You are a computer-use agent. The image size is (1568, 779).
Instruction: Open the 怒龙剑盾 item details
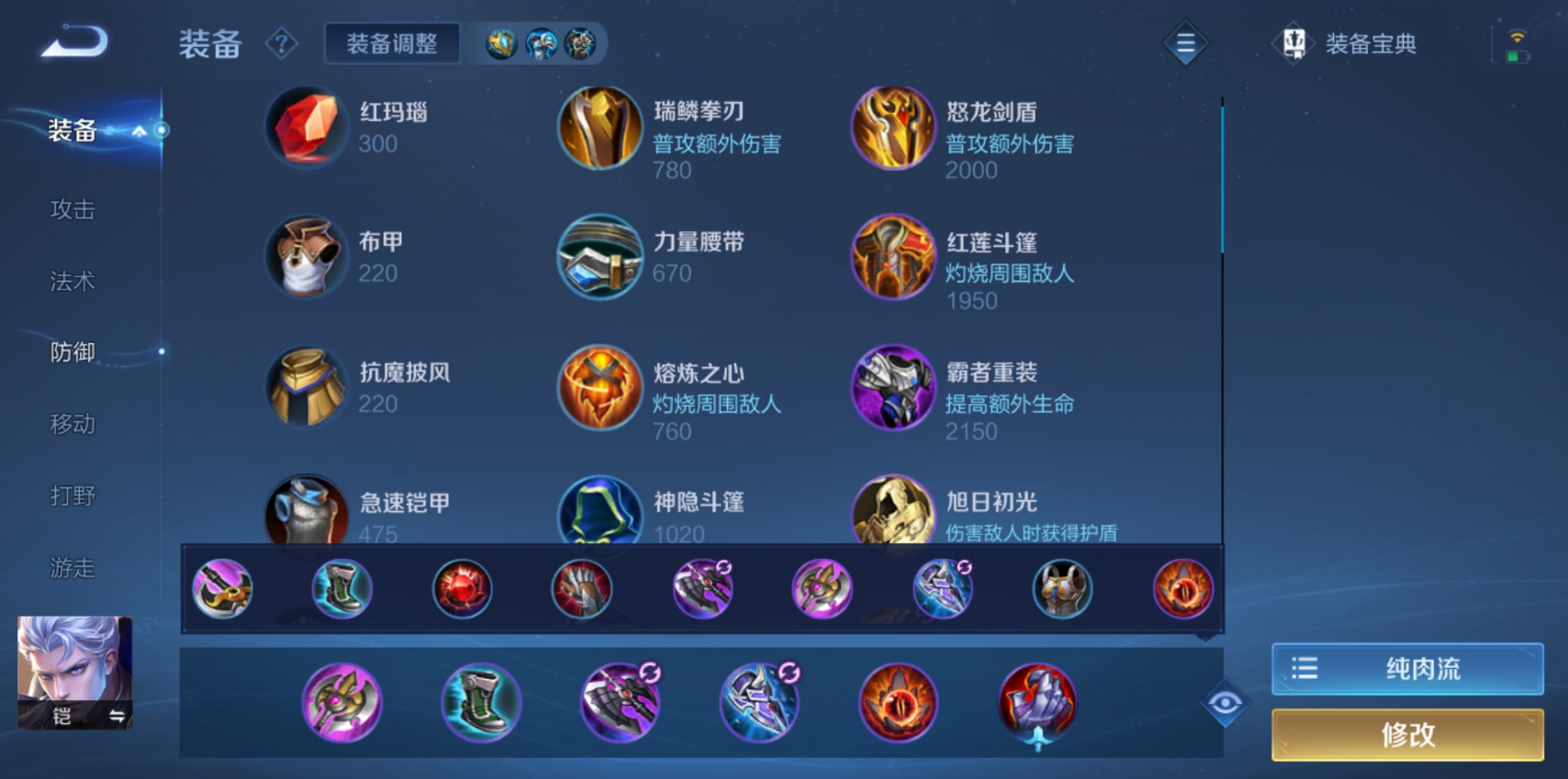click(893, 128)
